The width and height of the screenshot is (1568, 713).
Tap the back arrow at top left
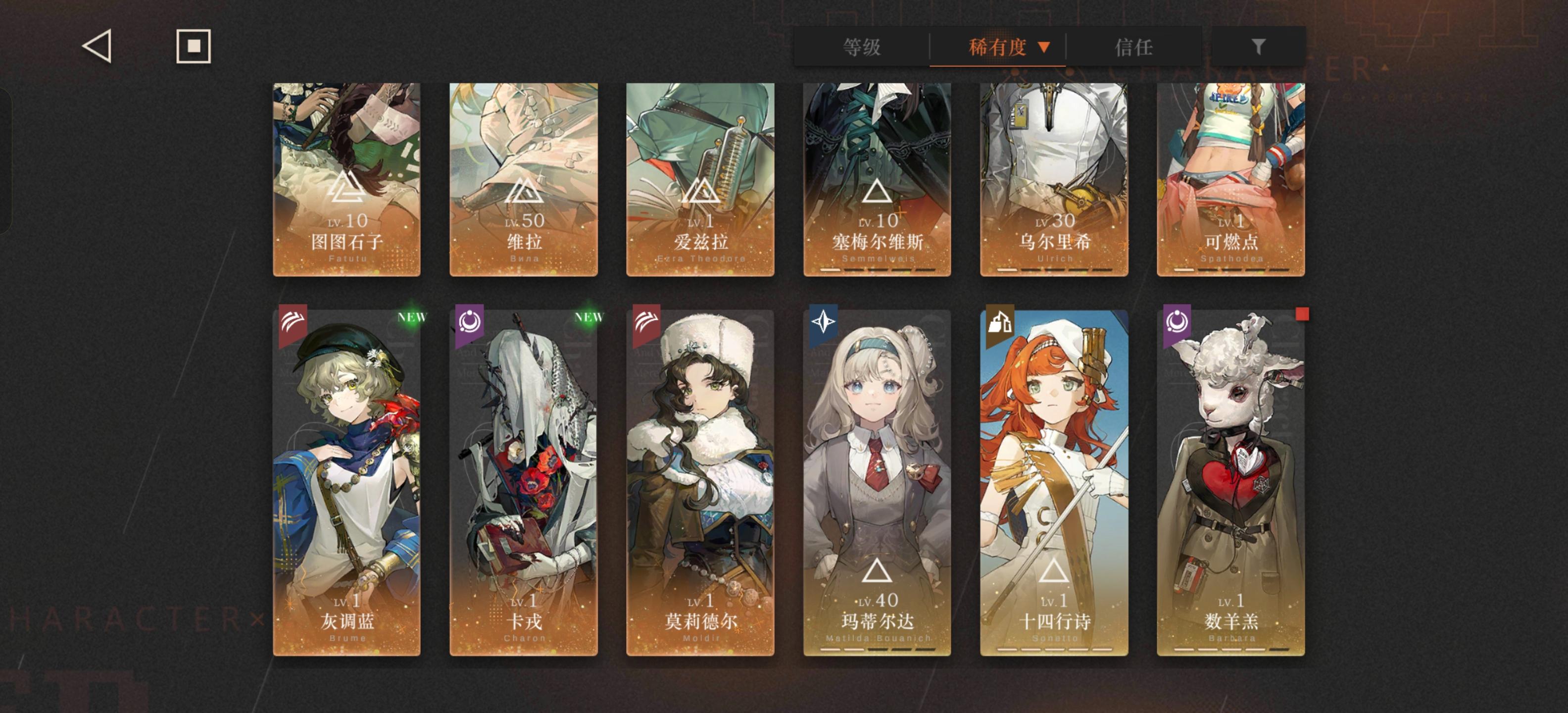point(98,46)
